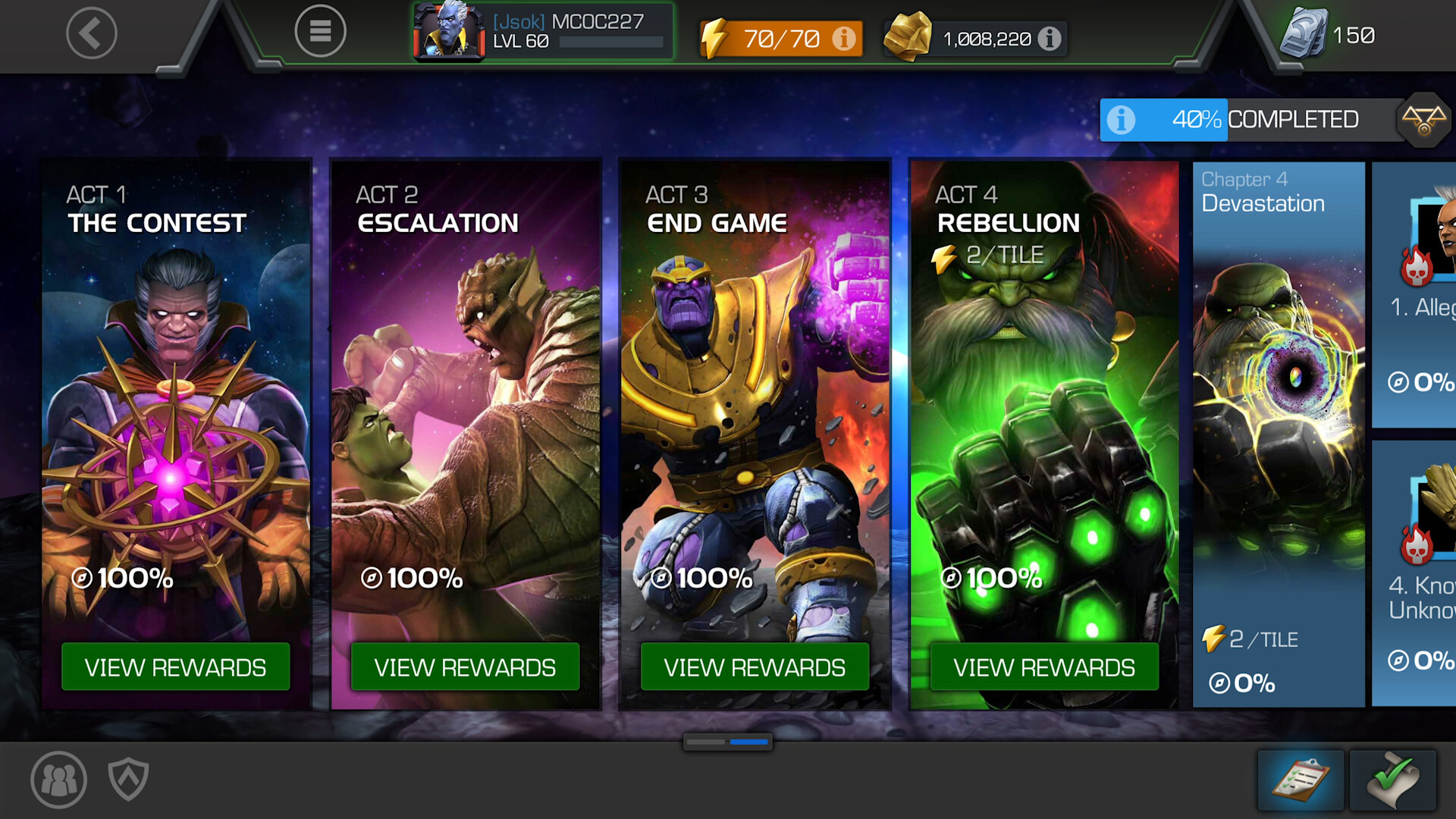
Task: Go back using the arrow at top left
Action: [x=91, y=33]
